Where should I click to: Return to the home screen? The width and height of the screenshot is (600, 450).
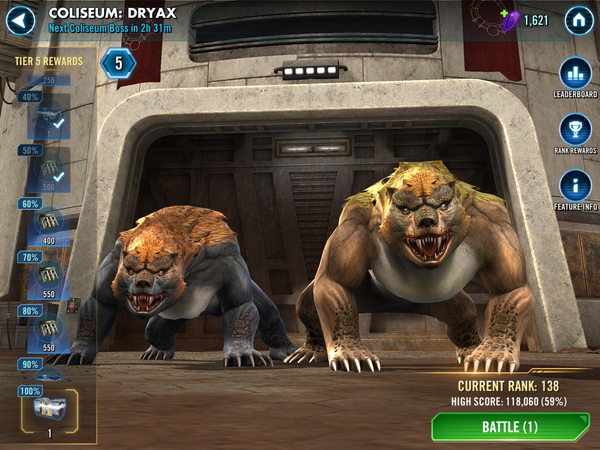tap(577, 20)
